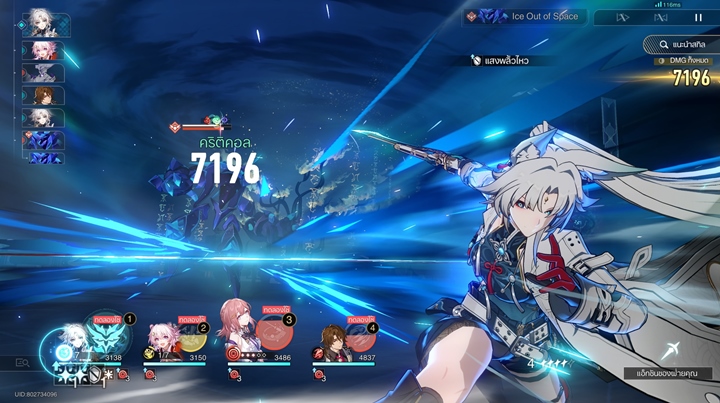Image resolution: width=720 pixels, height=403 pixels.
Task: Toggle the double-speed battle button
Action: coord(622,17)
